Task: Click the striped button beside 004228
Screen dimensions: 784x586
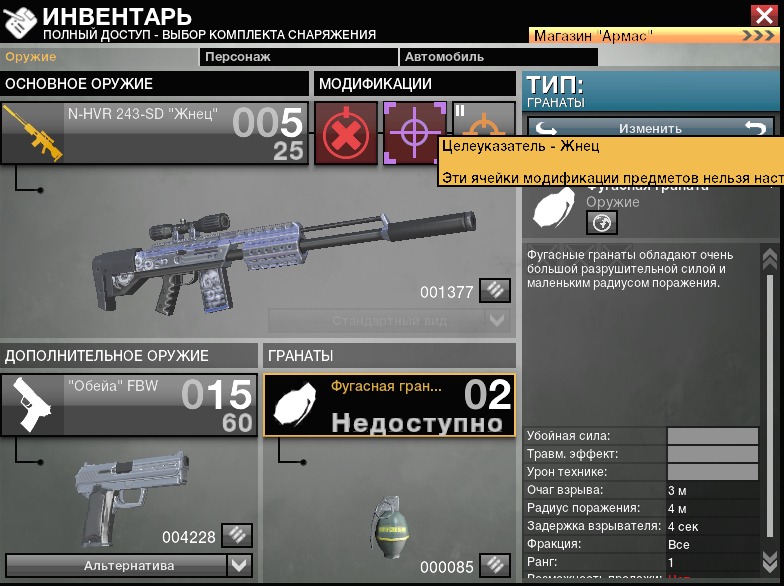Action: click(x=236, y=536)
